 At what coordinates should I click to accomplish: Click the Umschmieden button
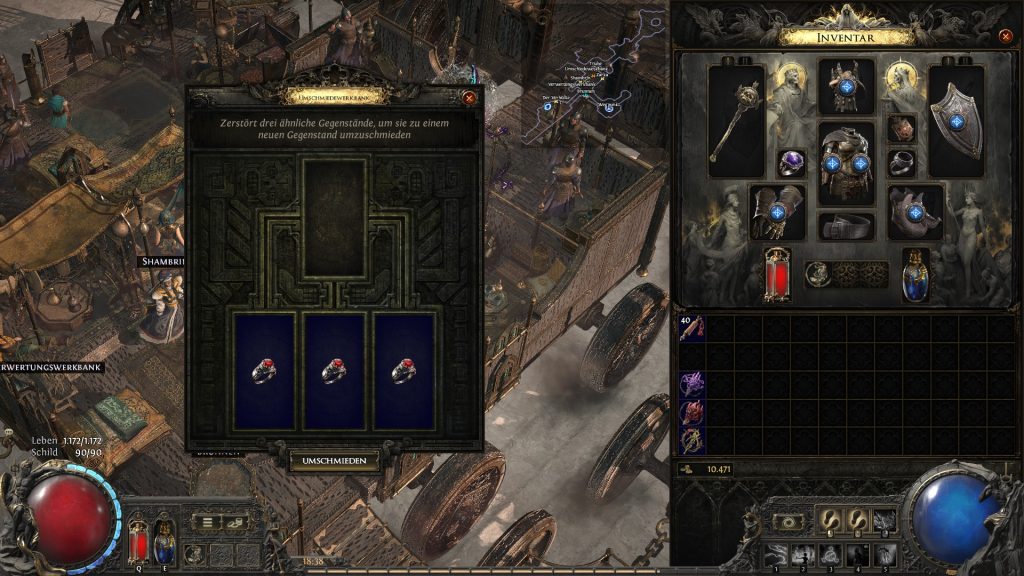click(x=335, y=461)
